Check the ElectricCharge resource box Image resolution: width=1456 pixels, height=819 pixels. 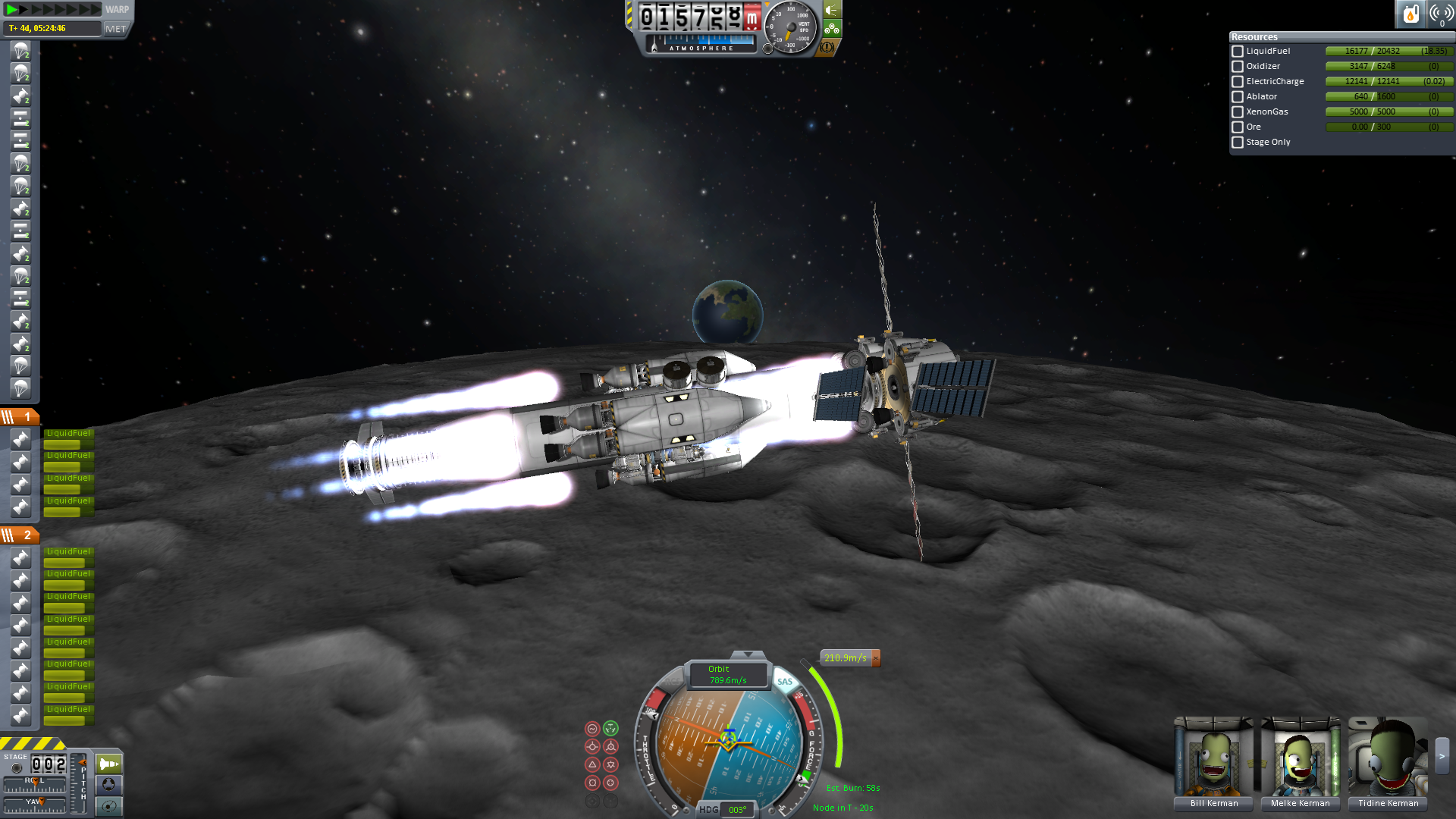(1238, 82)
